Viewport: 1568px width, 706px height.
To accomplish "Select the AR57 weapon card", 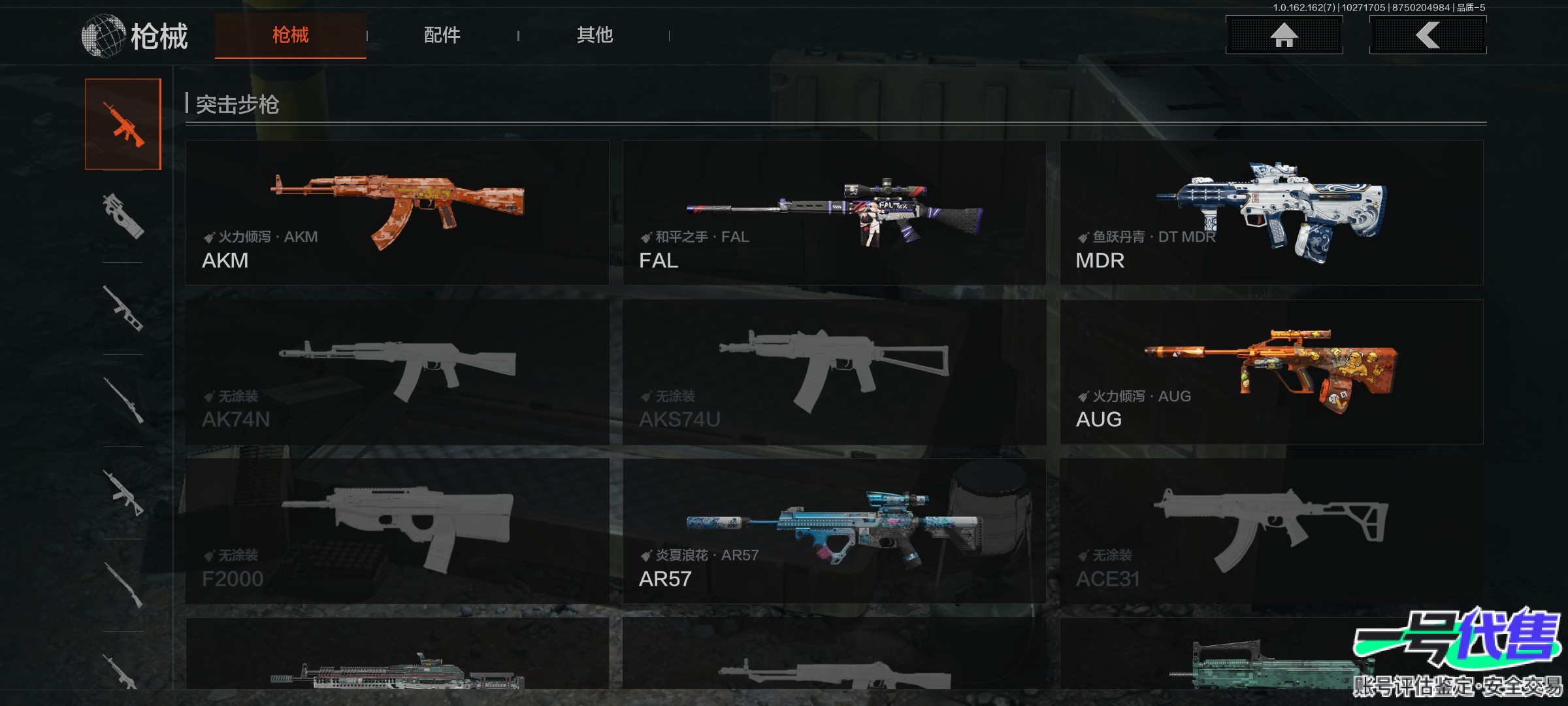I will 834,531.
